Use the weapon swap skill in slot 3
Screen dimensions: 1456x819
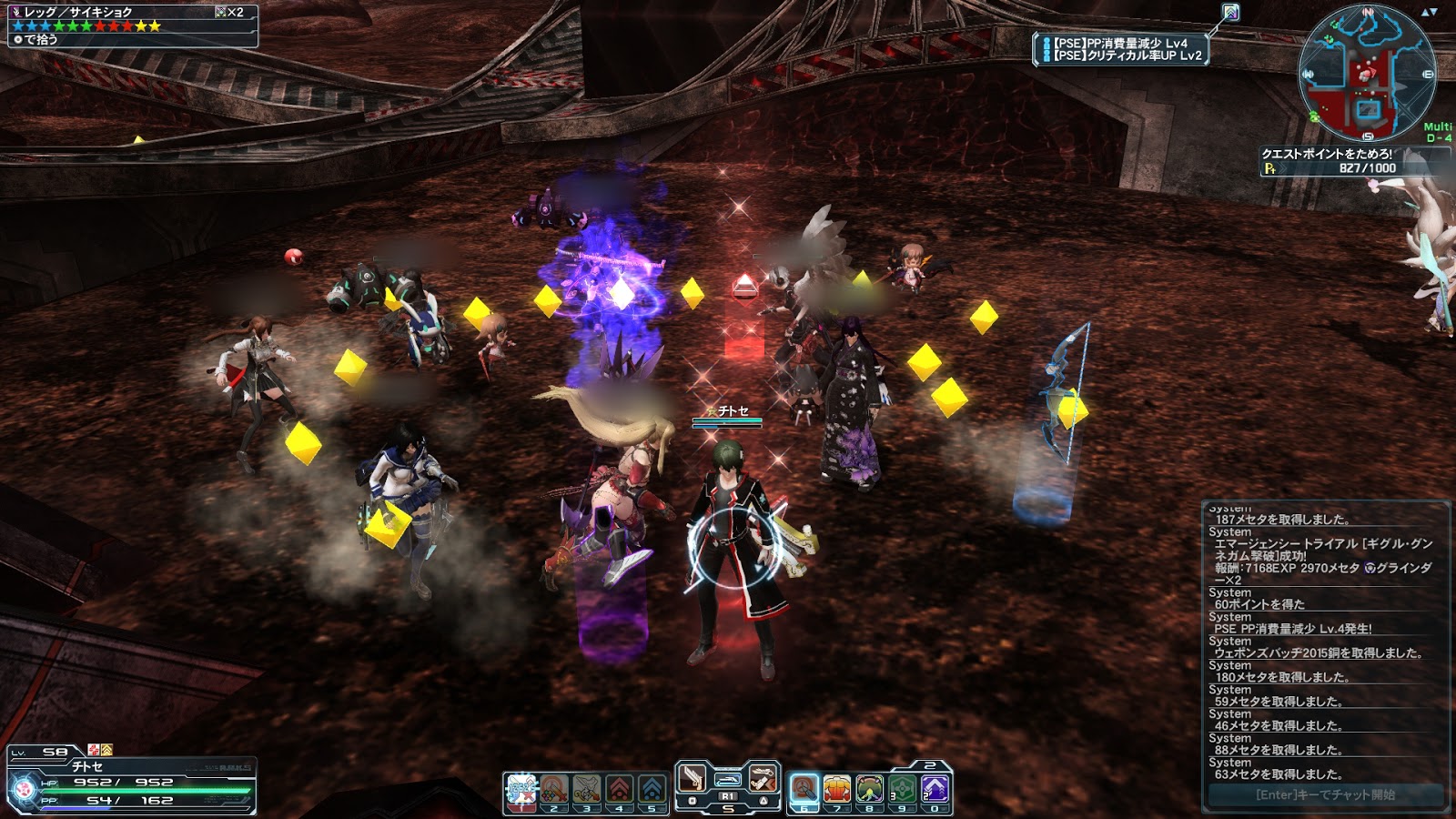[587, 789]
